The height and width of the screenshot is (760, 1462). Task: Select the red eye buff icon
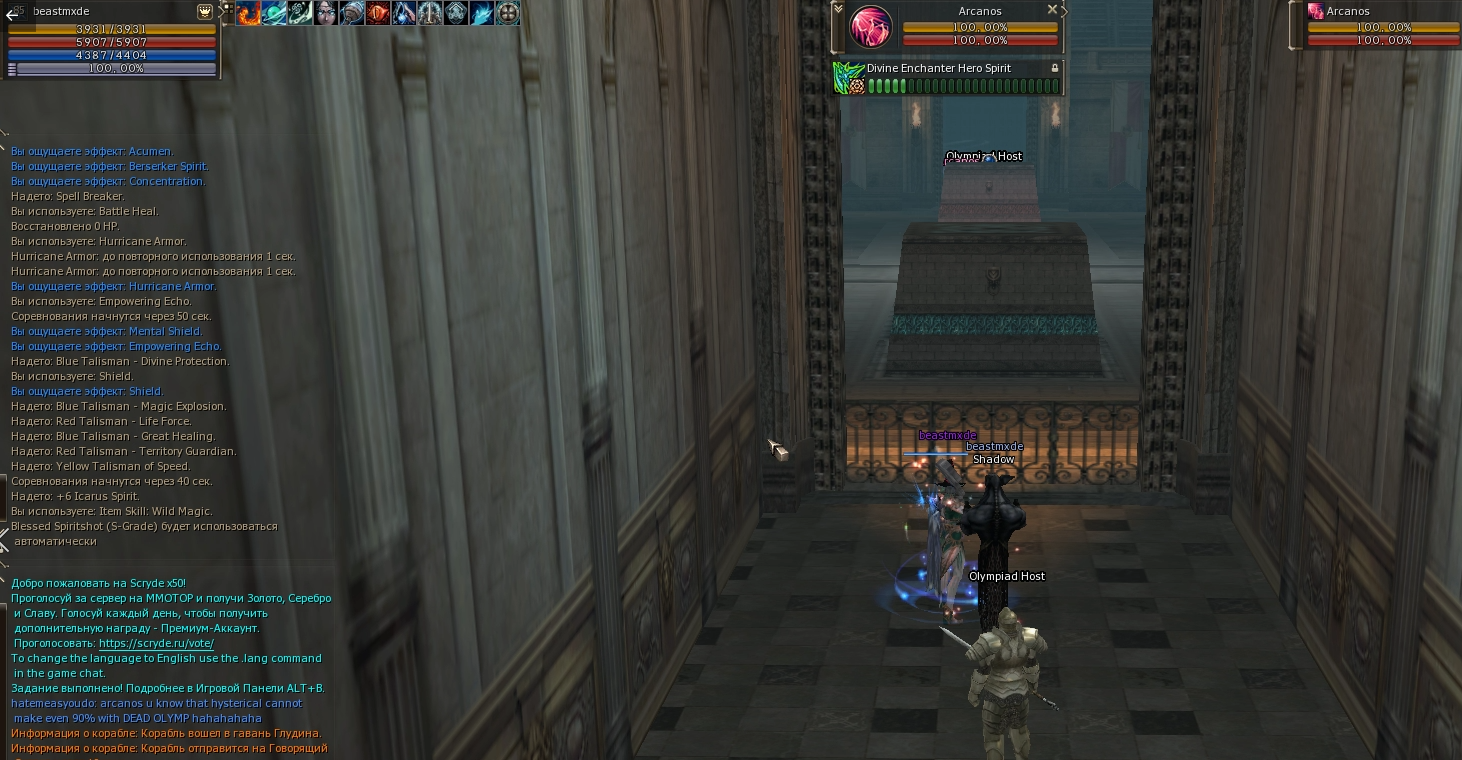[x=378, y=13]
